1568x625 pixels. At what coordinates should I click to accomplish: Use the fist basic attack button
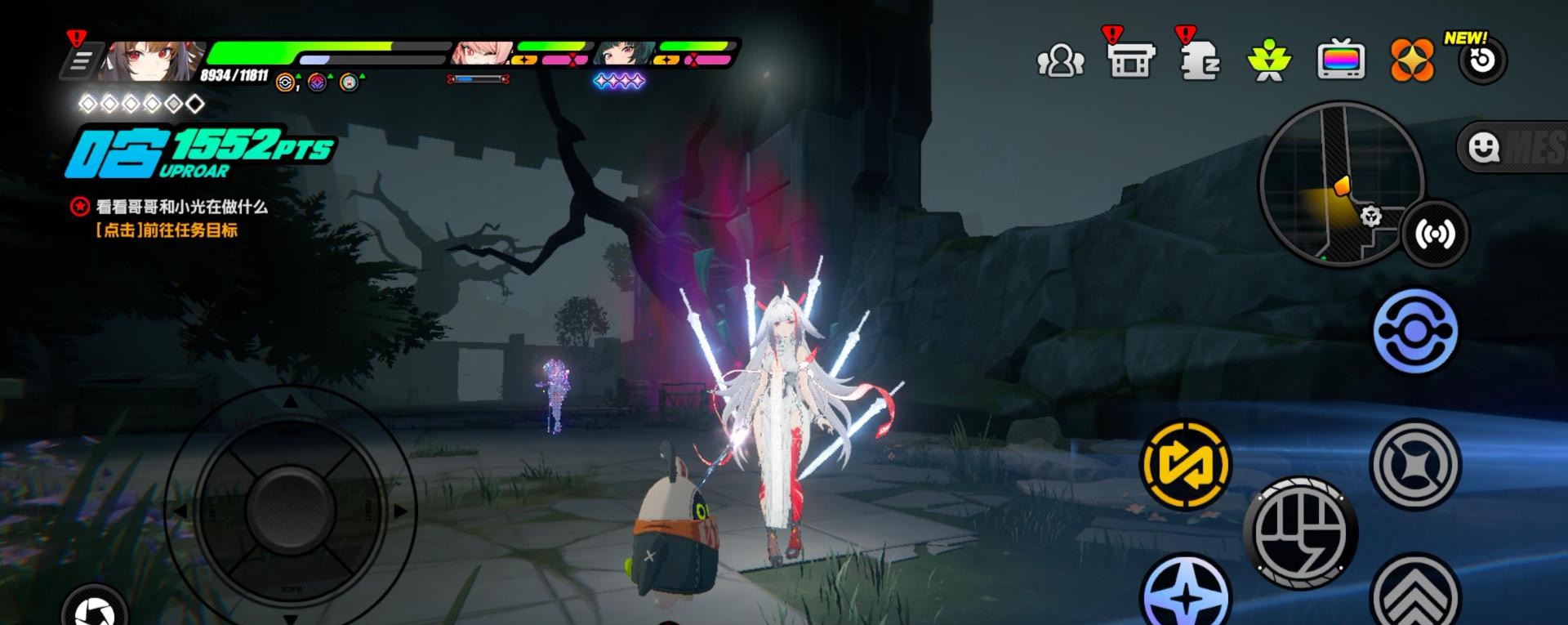[1300, 533]
